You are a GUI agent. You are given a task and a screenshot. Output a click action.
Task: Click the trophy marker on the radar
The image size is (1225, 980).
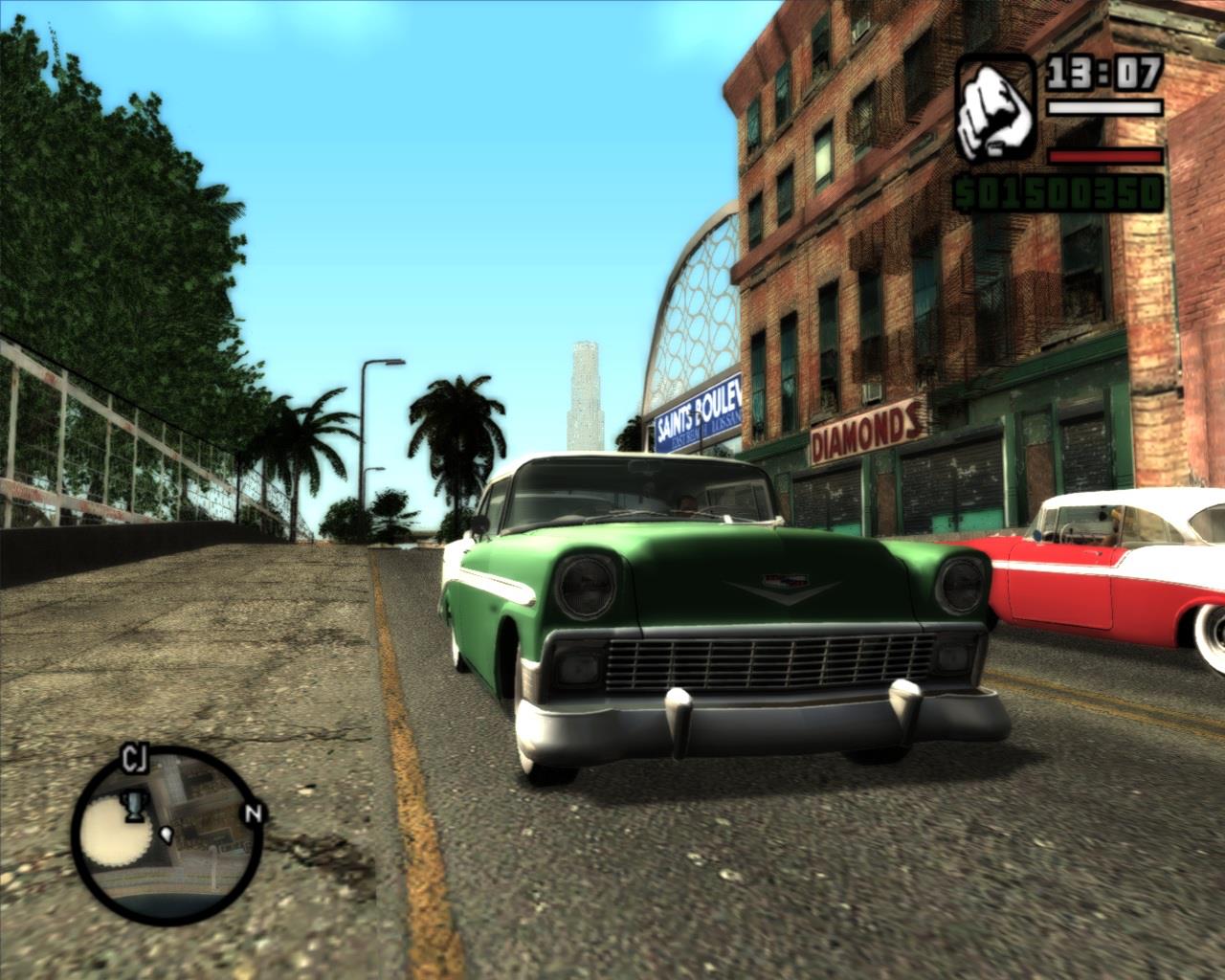135,808
